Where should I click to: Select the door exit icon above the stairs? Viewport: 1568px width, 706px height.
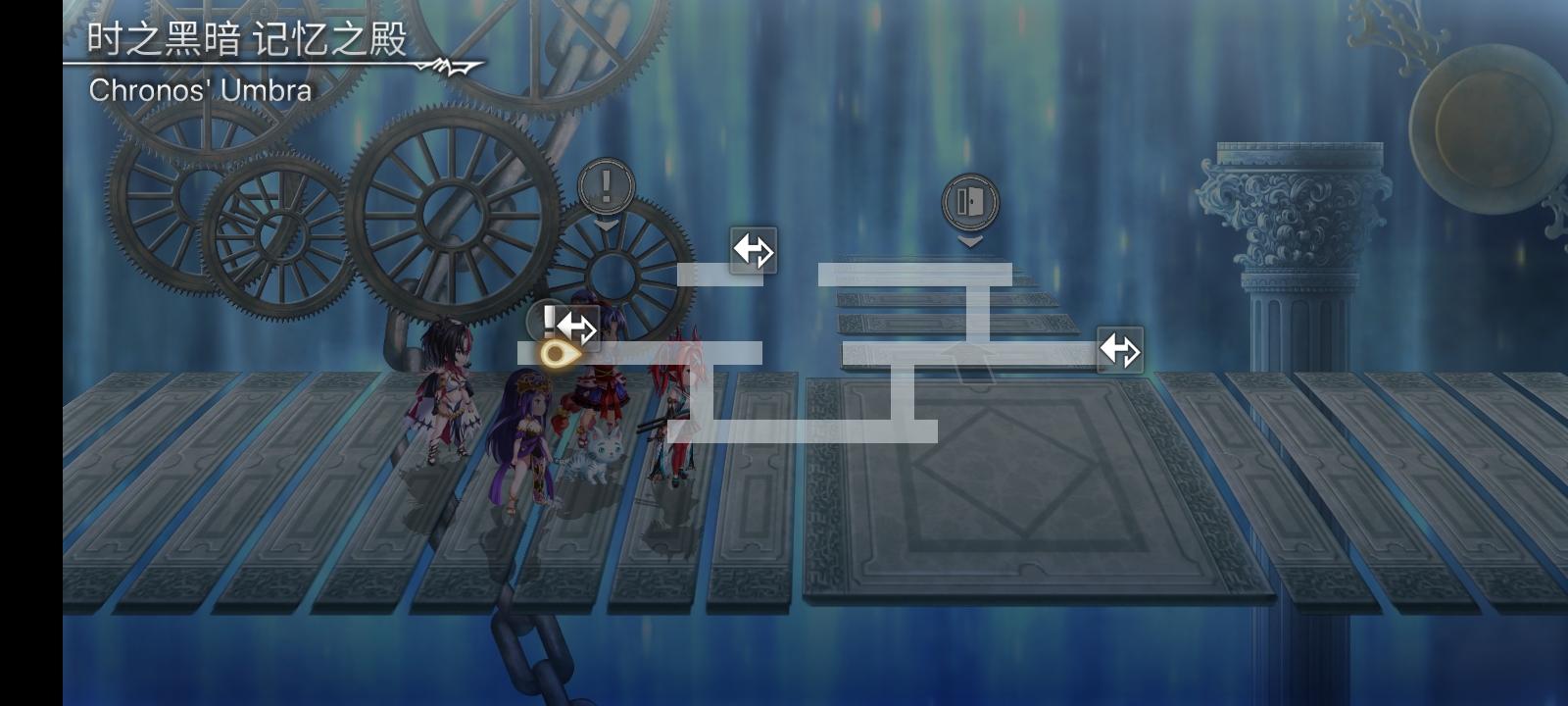coord(969,202)
